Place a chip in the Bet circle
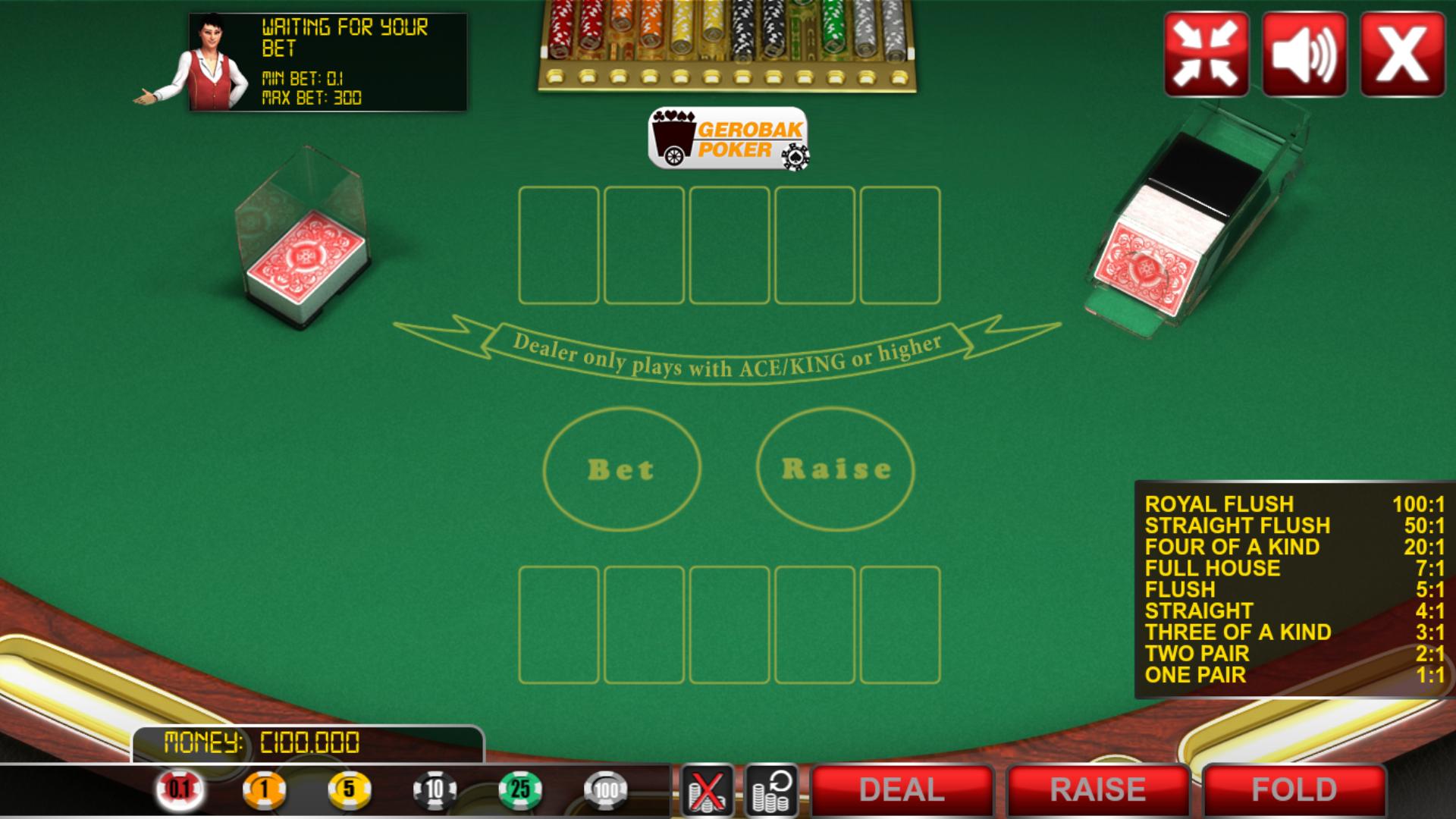The width and height of the screenshot is (1456, 819). (620, 468)
